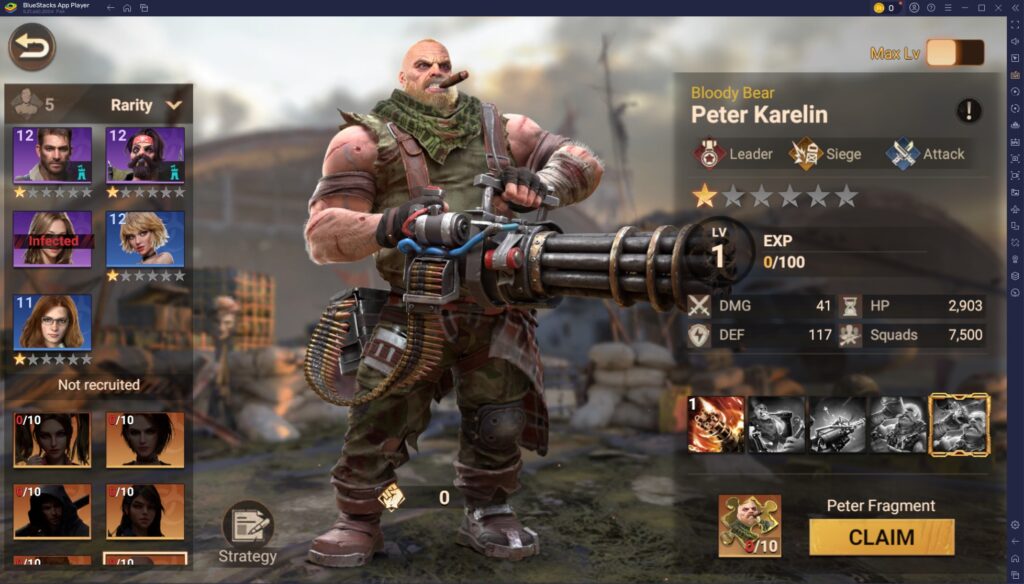
Task: Pick the bearded red-bandana hero portrait
Action: [145, 155]
